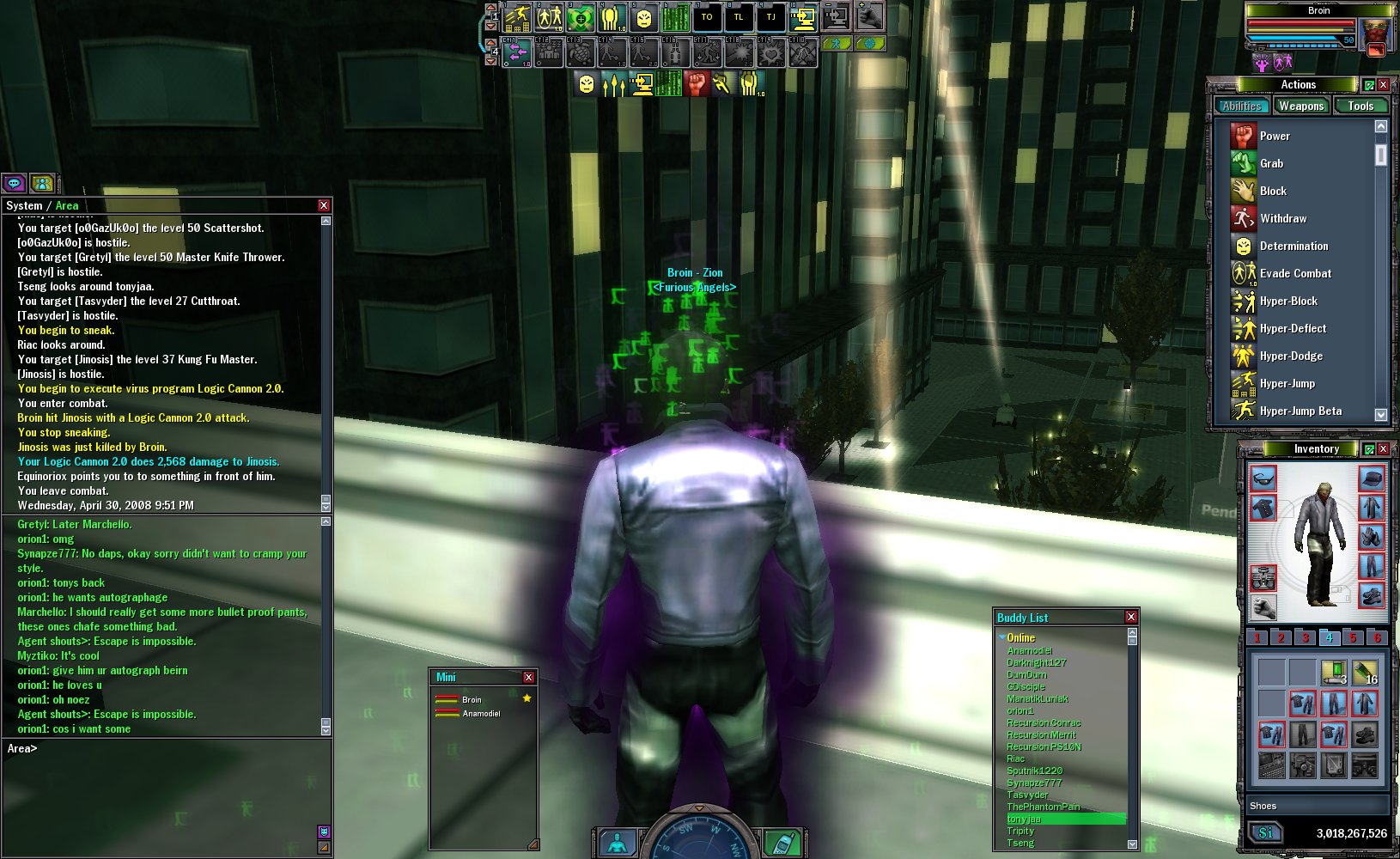This screenshot has height=859, width=1400.
Task: Activate Determination in the abilities list
Action: (x=1293, y=246)
